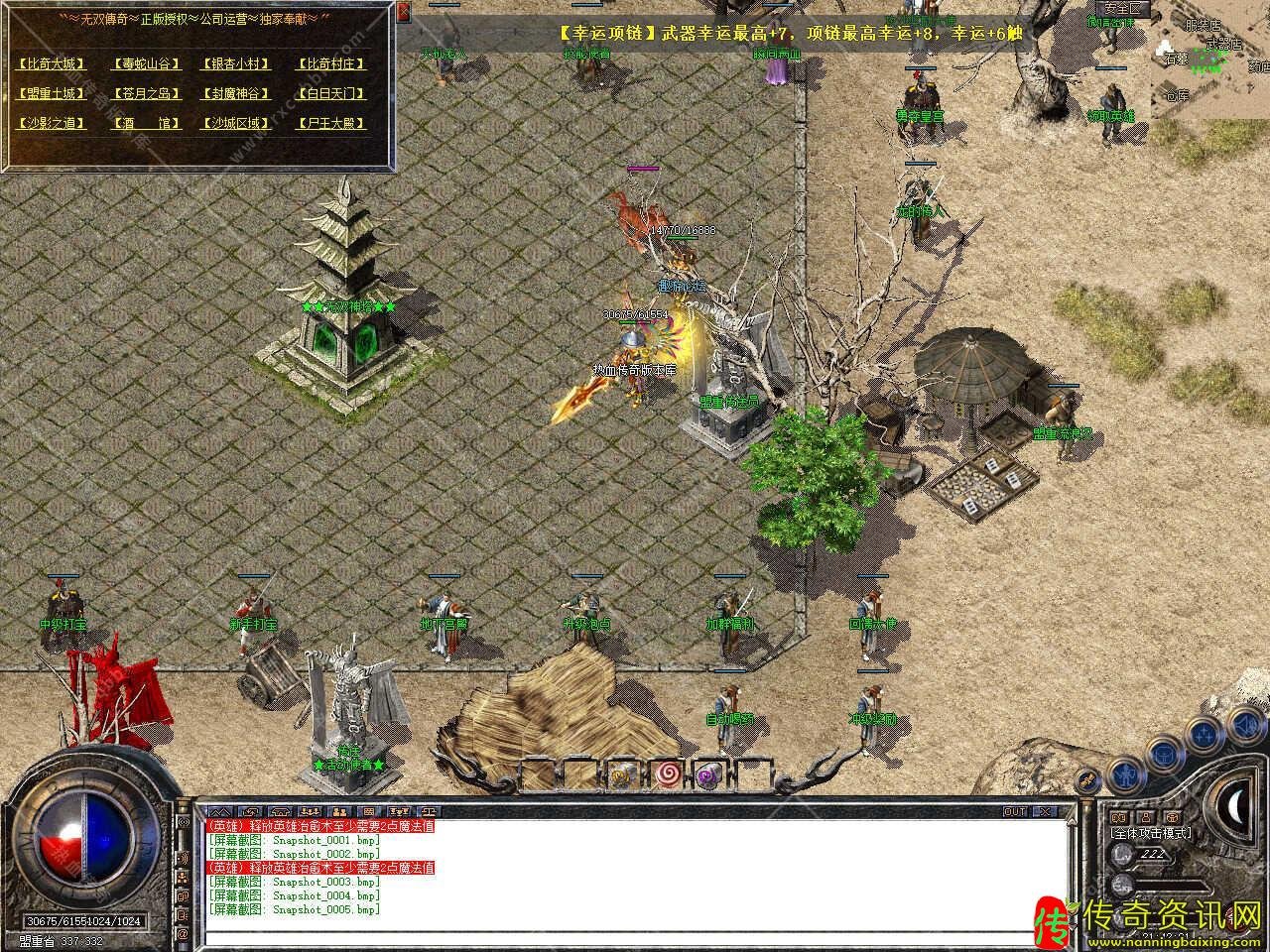Teleport to 白日天门

[331, 93]
